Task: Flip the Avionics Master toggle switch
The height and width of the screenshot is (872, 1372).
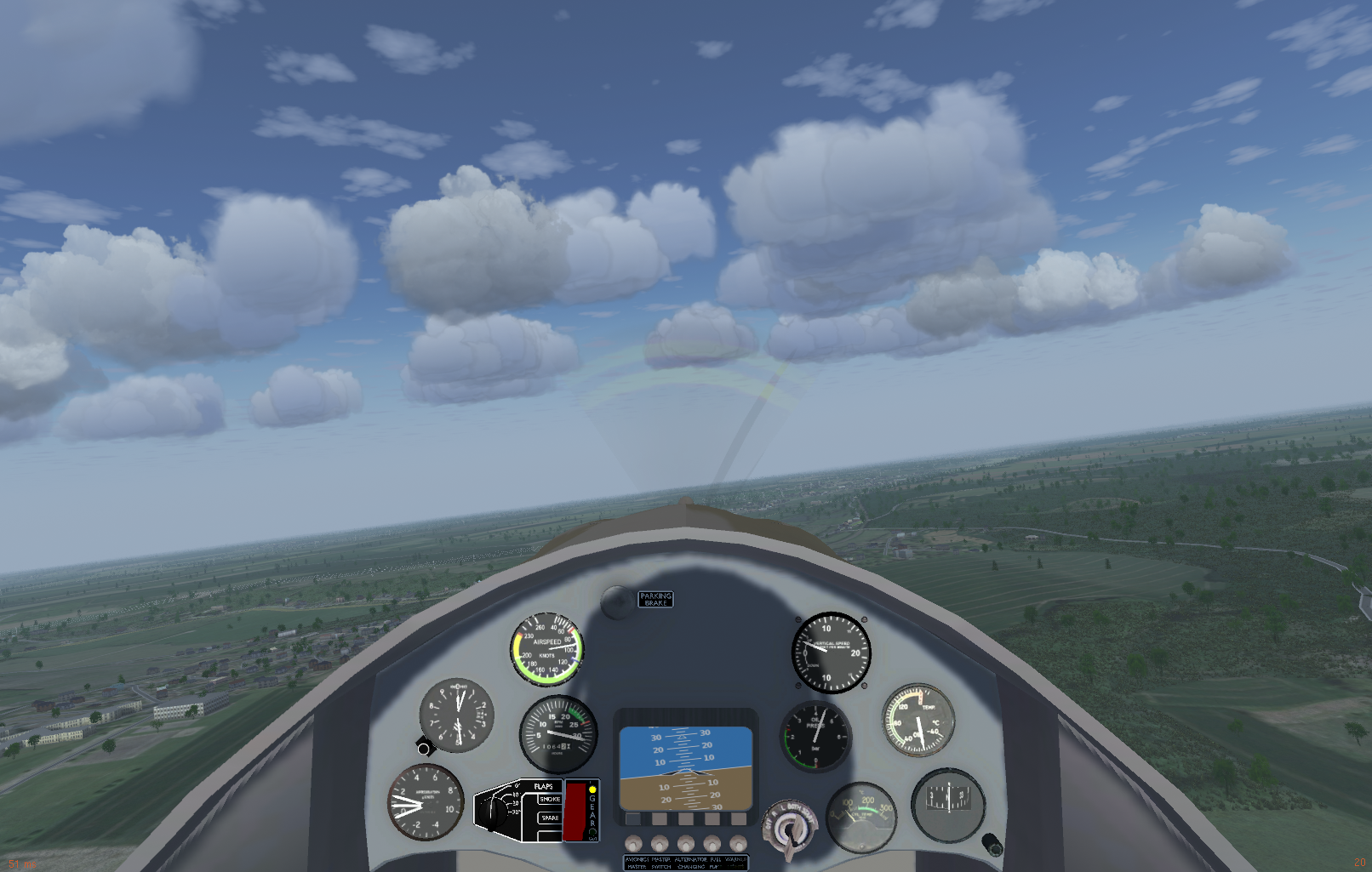Action: pyautogui.click(x=633, y=843)
